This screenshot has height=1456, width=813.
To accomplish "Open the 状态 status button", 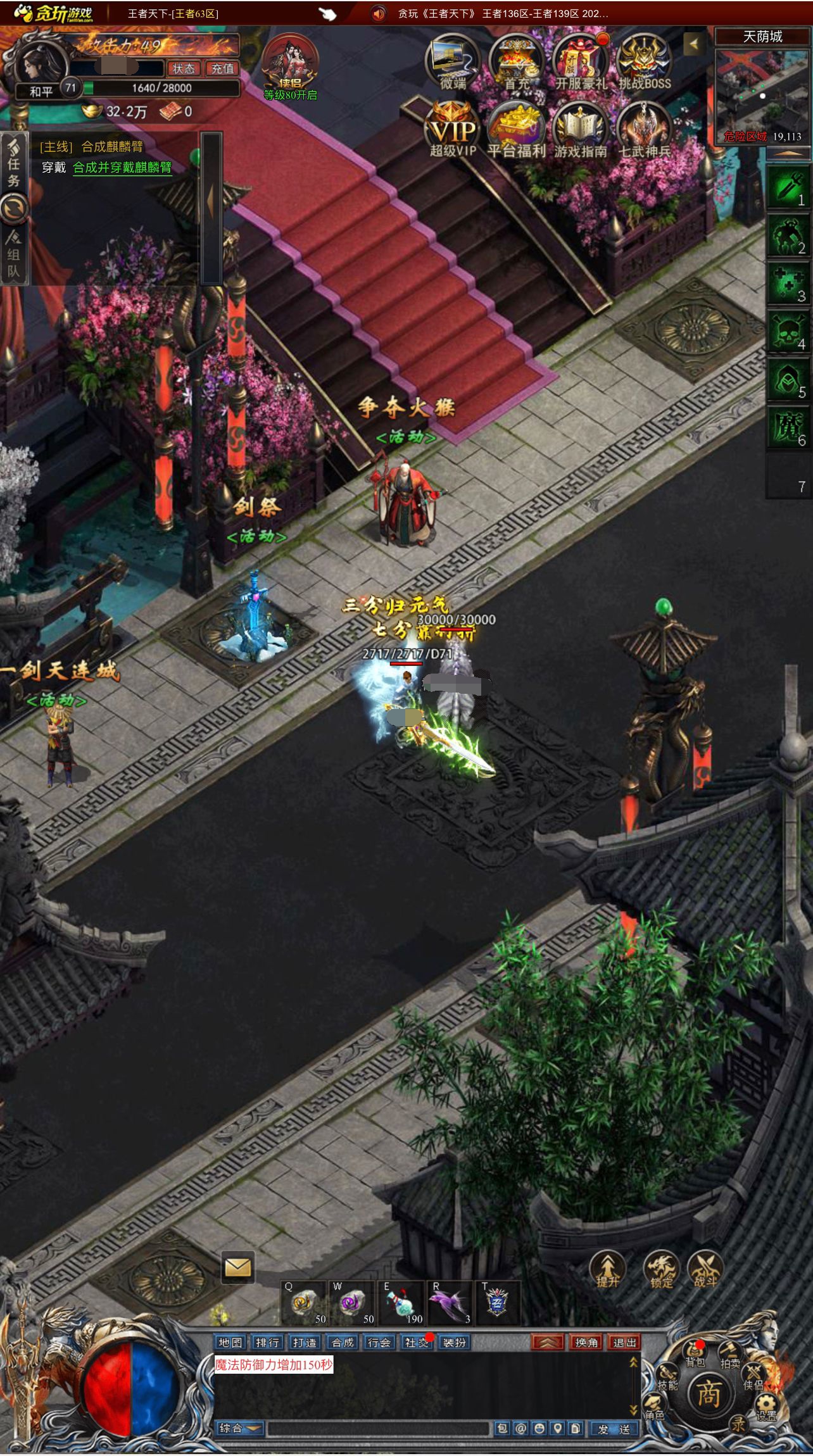I will 184,68.
